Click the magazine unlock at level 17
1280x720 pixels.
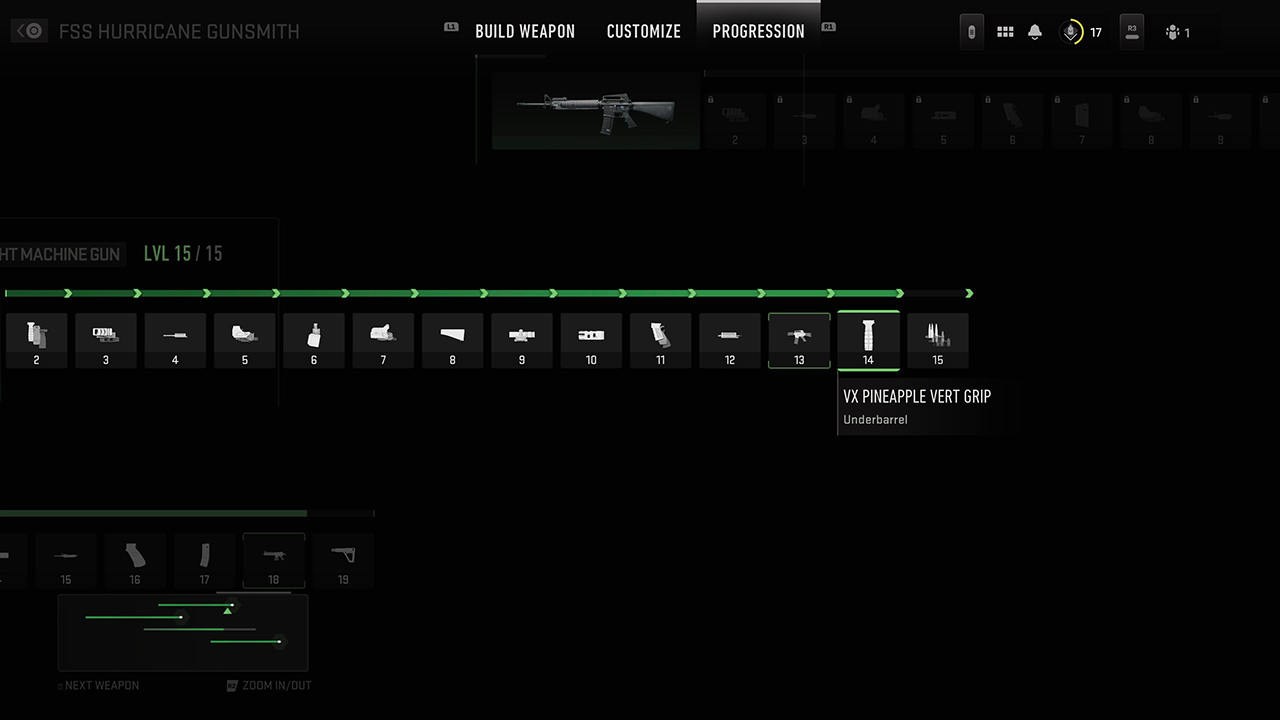(204, 560)
